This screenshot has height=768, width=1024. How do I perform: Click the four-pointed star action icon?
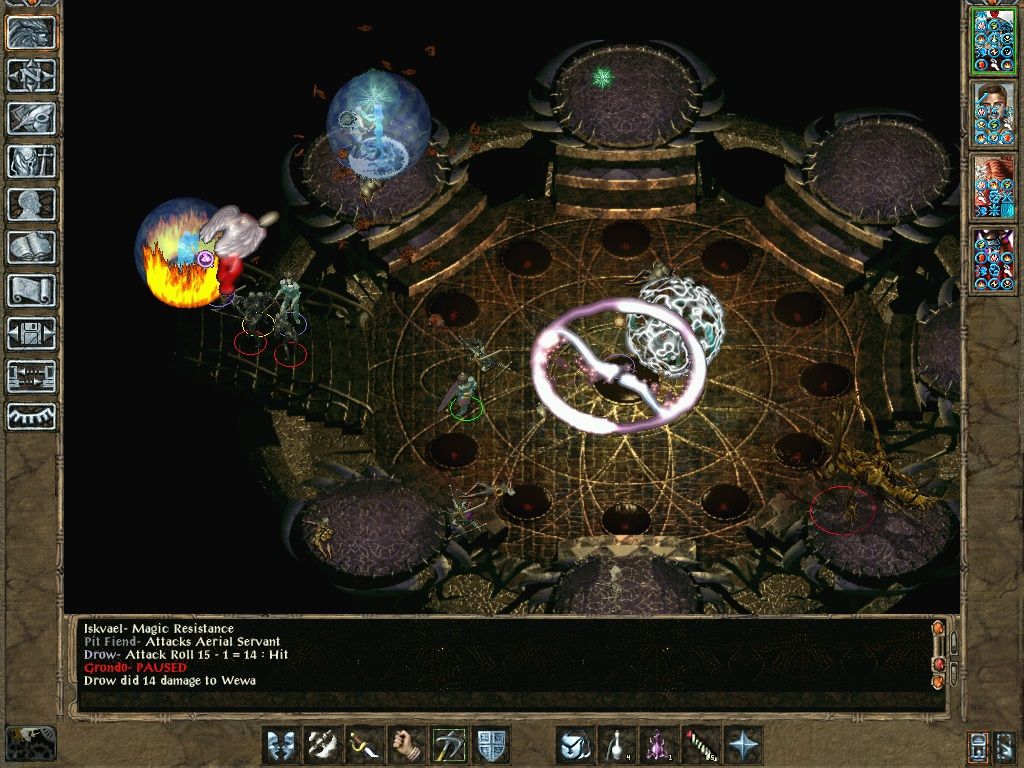pos(743,745)
